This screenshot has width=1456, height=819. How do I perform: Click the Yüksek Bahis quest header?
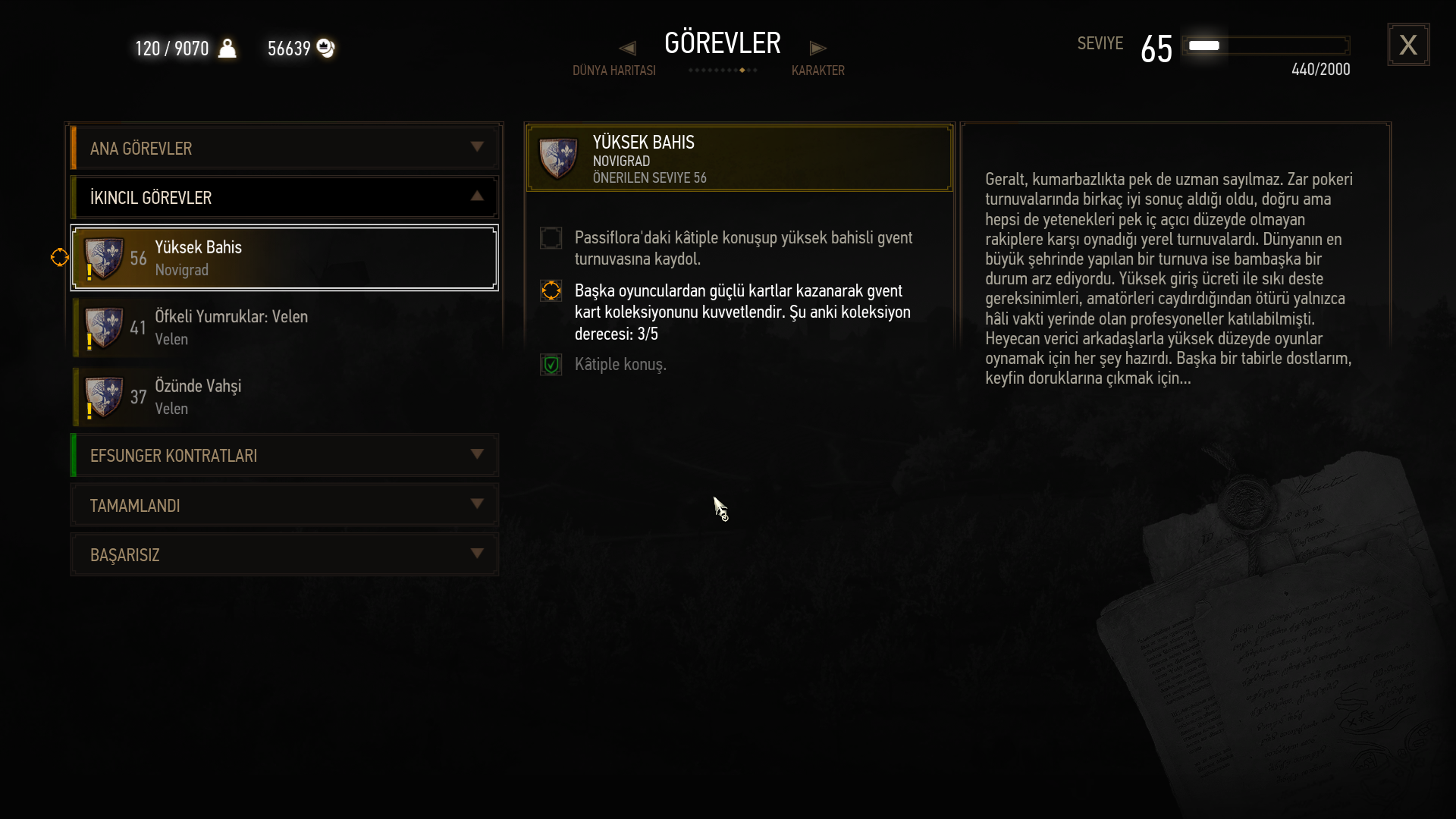(x=739, y=158)
